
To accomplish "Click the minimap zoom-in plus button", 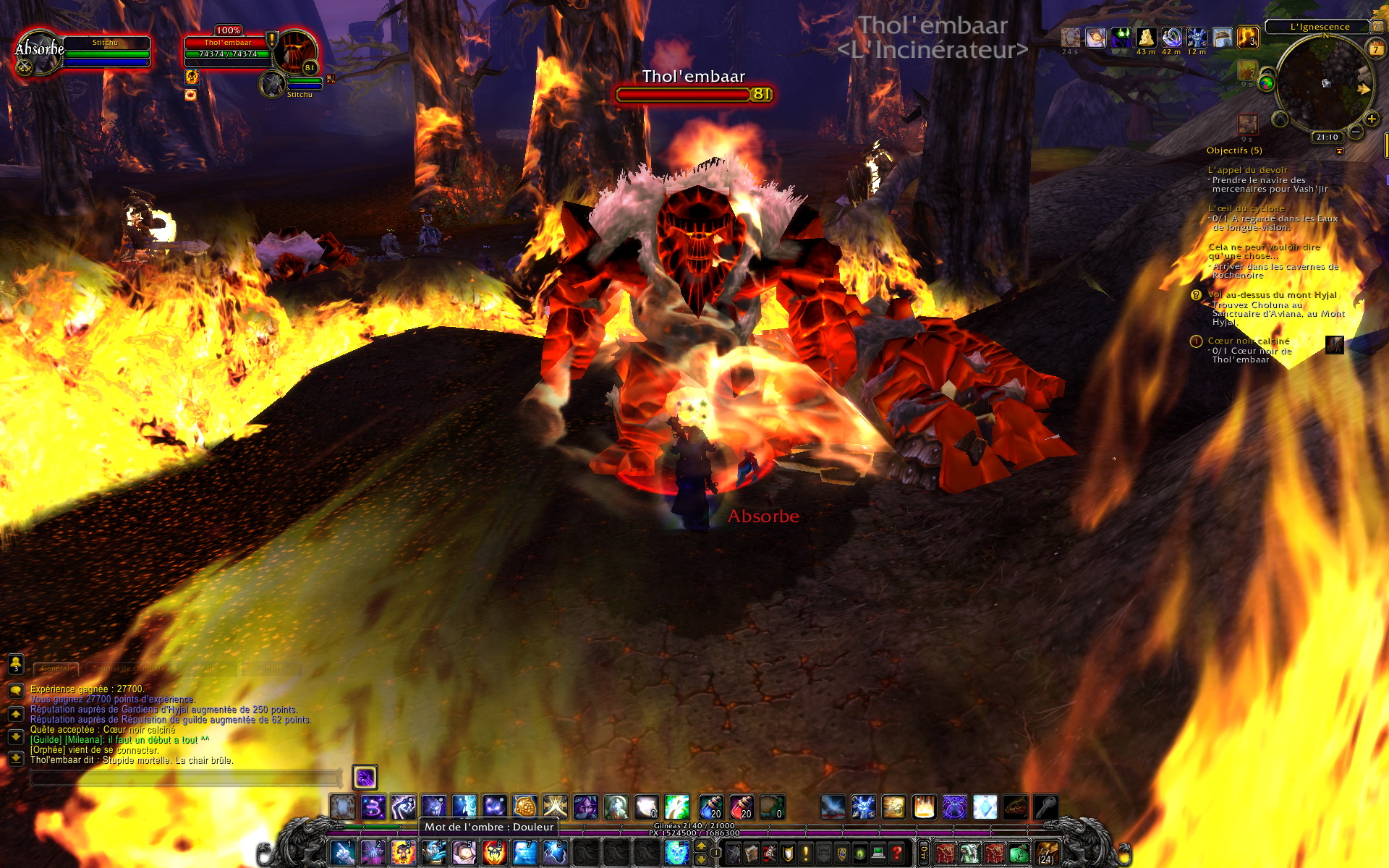I will click(x=1371, y=119).
